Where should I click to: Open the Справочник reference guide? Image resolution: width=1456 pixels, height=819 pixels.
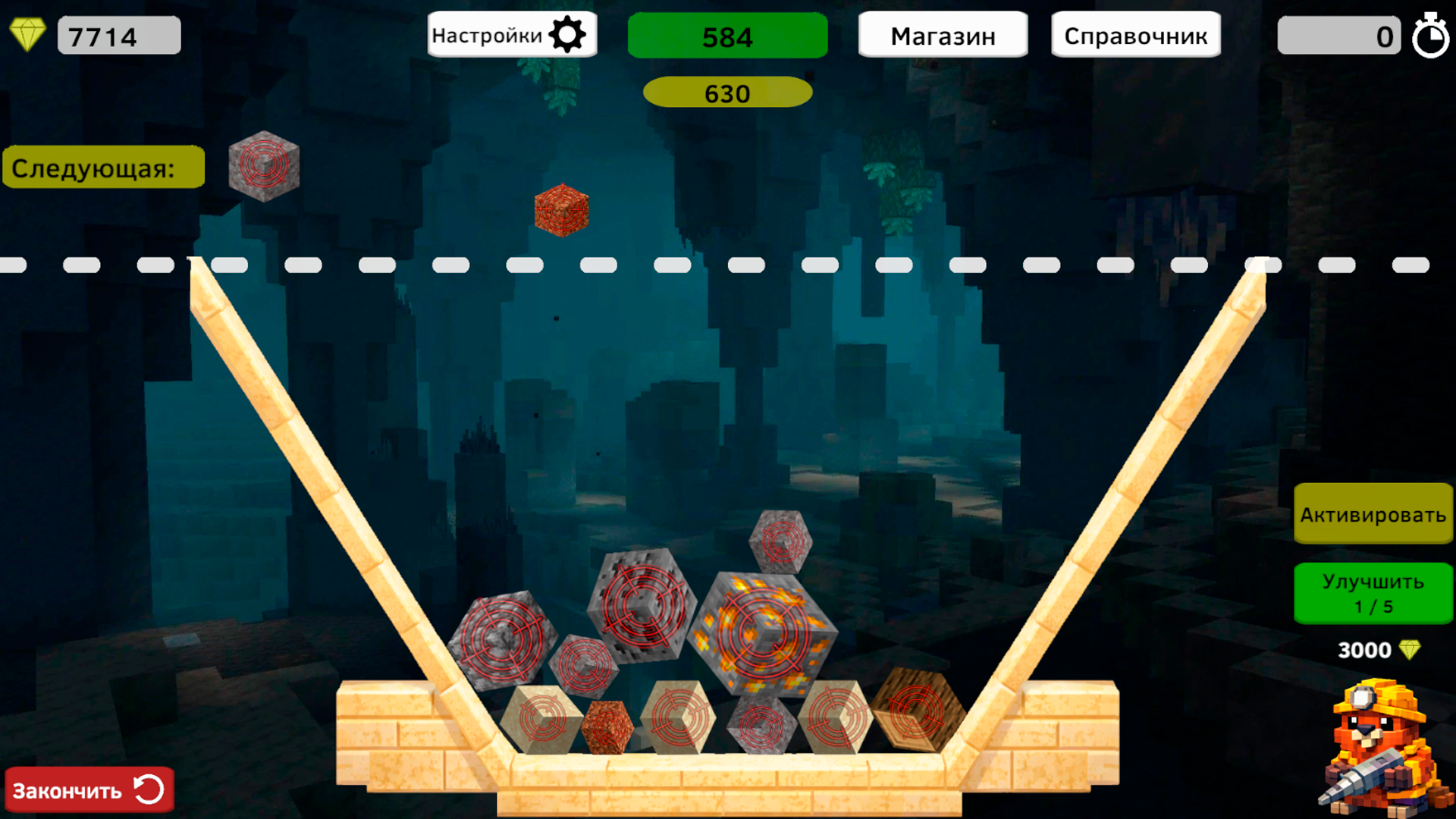click(x=1135, y=34)
